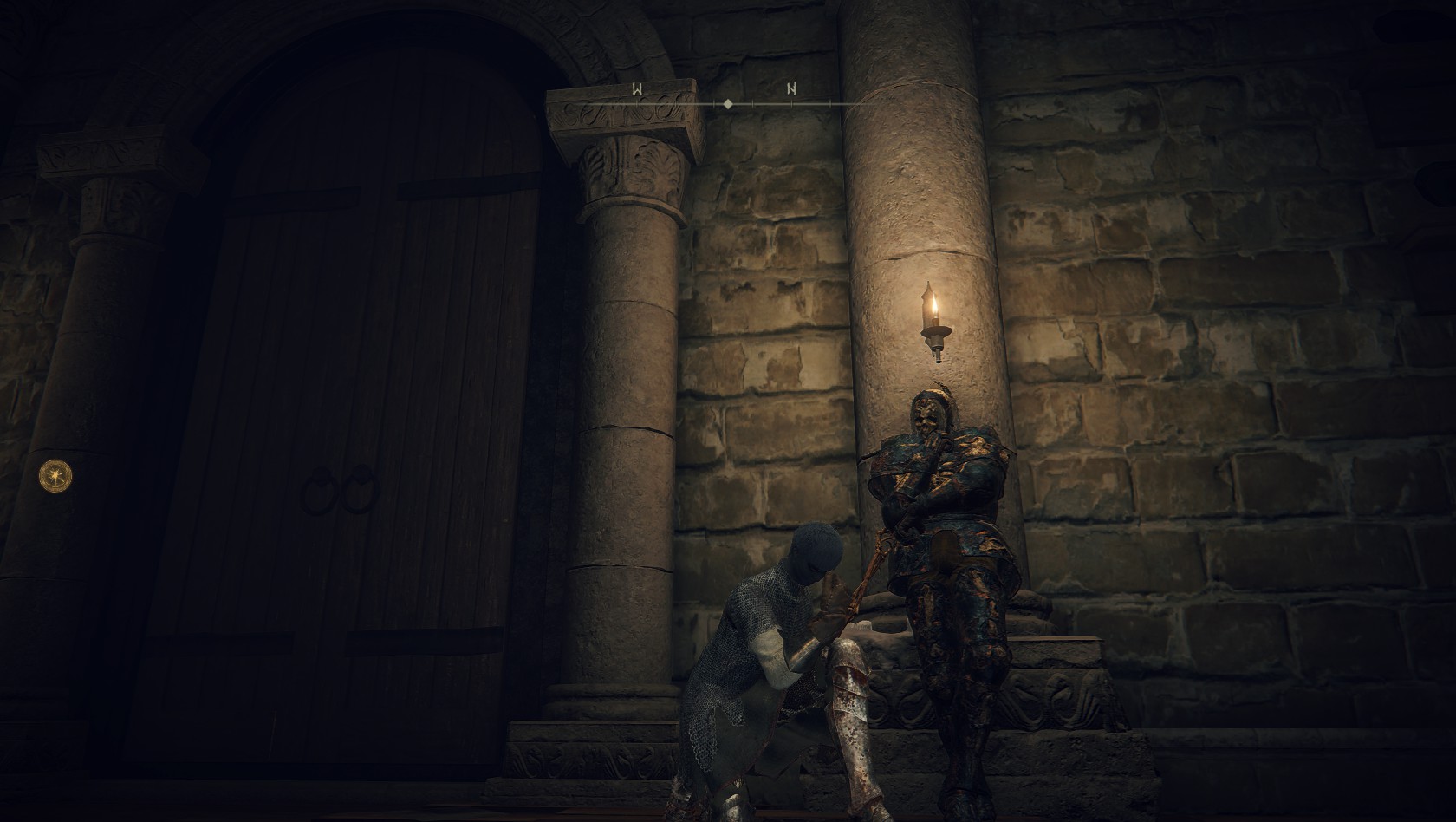Click the golden starburst status effect icon
The image size is (1456, 822).
click(55, 474)
